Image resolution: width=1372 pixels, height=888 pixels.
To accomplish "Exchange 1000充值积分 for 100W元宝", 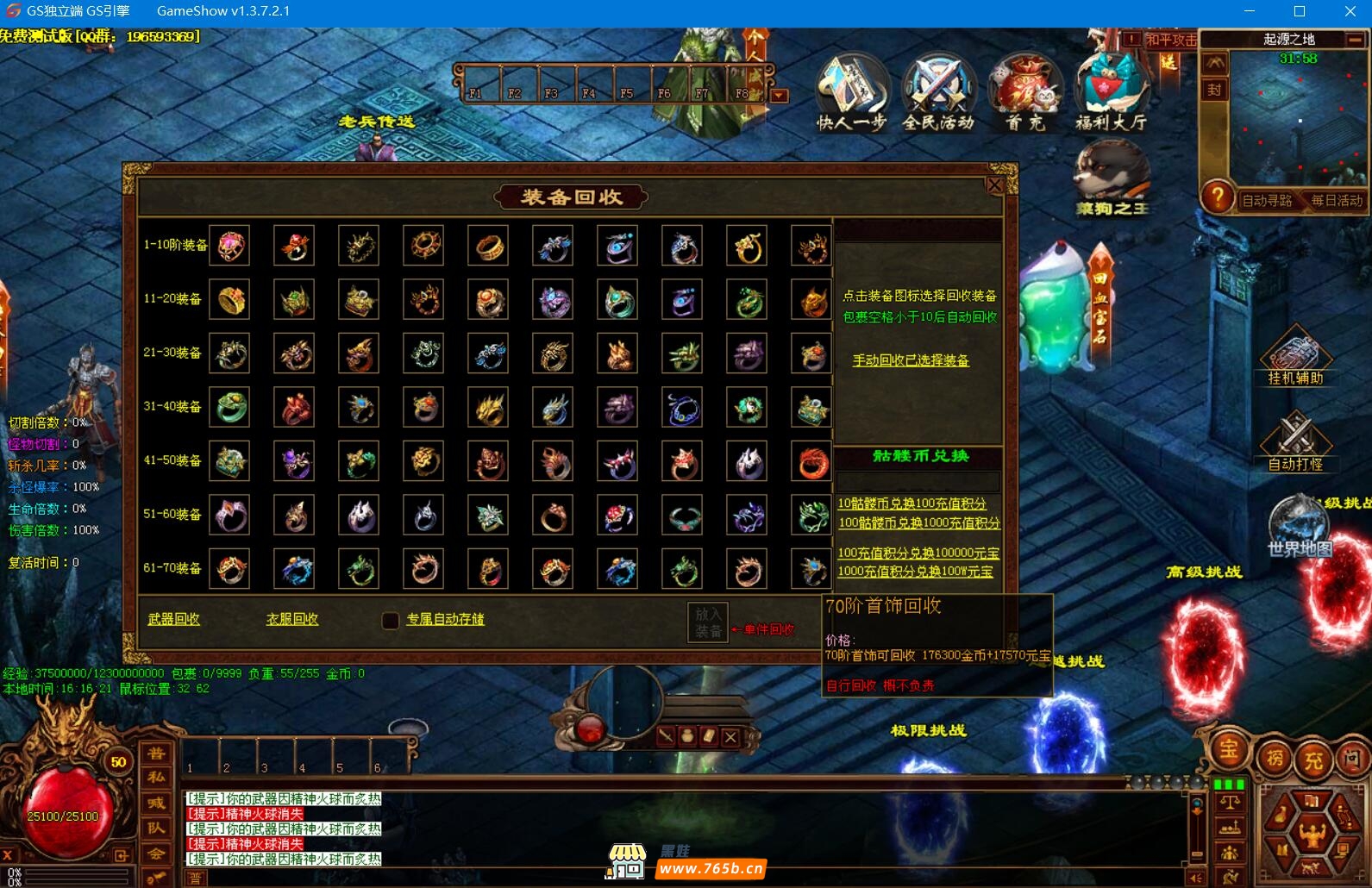I will 915,572.
